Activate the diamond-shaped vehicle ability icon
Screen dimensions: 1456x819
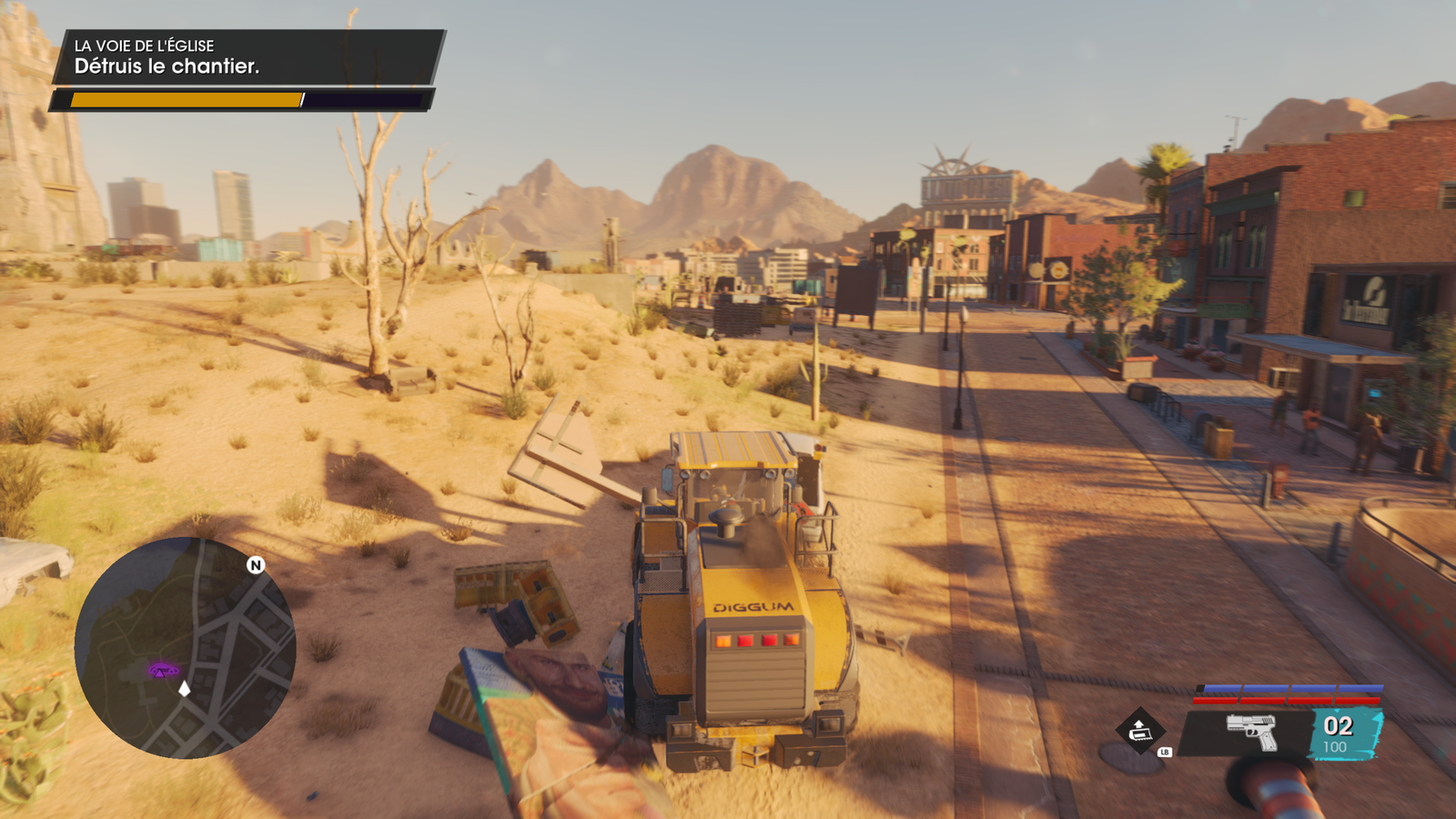coord(1139,730)
